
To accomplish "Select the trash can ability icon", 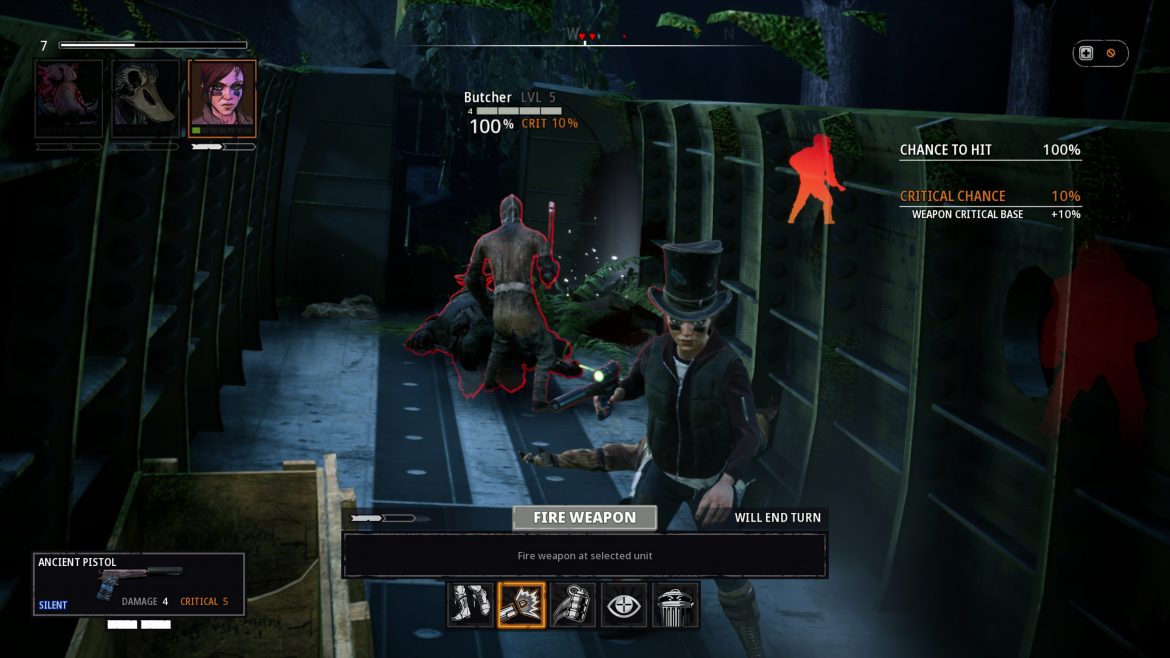I will pyautogui.click(x=675, y=604).
